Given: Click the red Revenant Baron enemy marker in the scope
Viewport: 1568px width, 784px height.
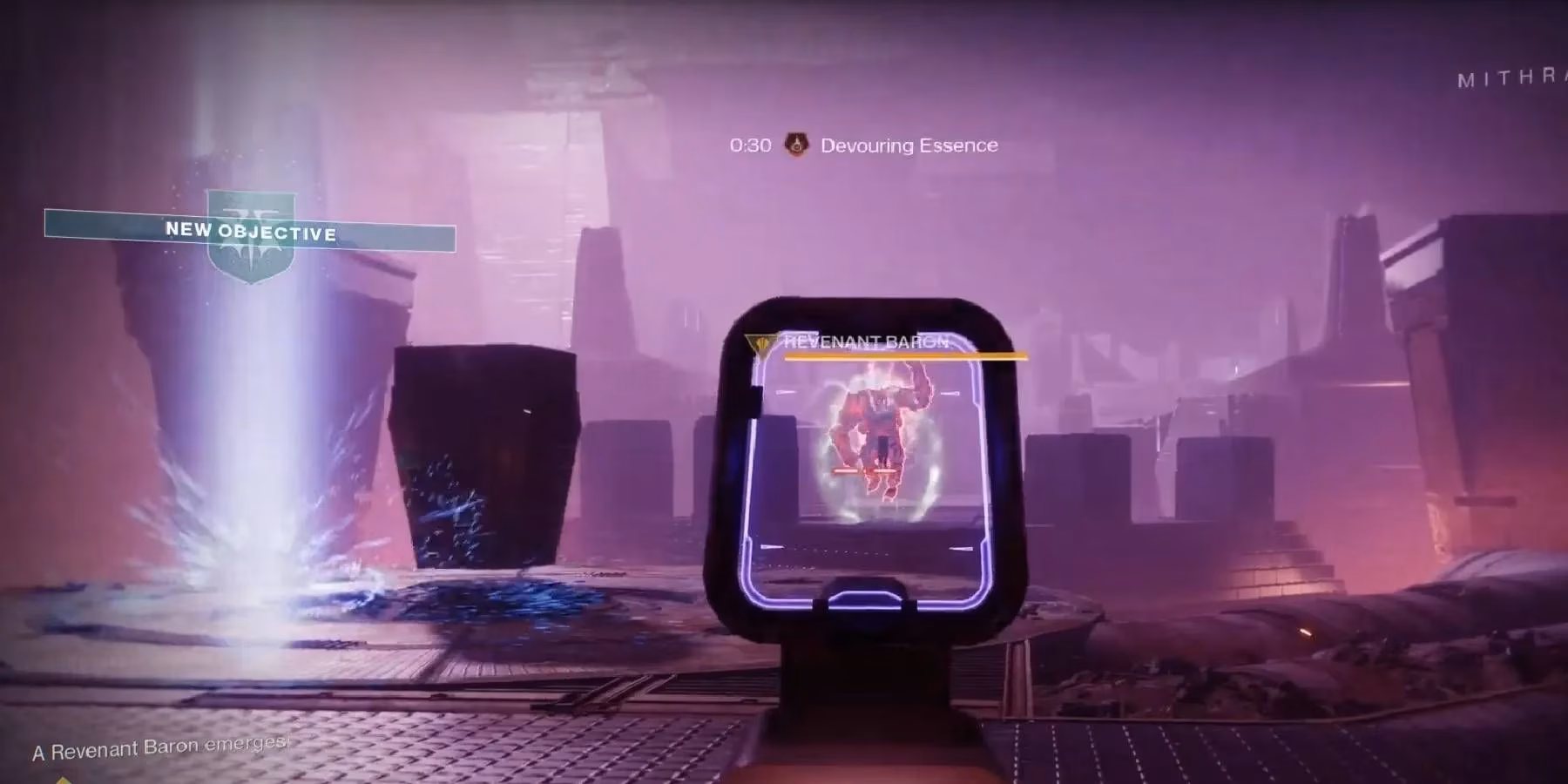Looking at the screenshot, I should (880, 436).
